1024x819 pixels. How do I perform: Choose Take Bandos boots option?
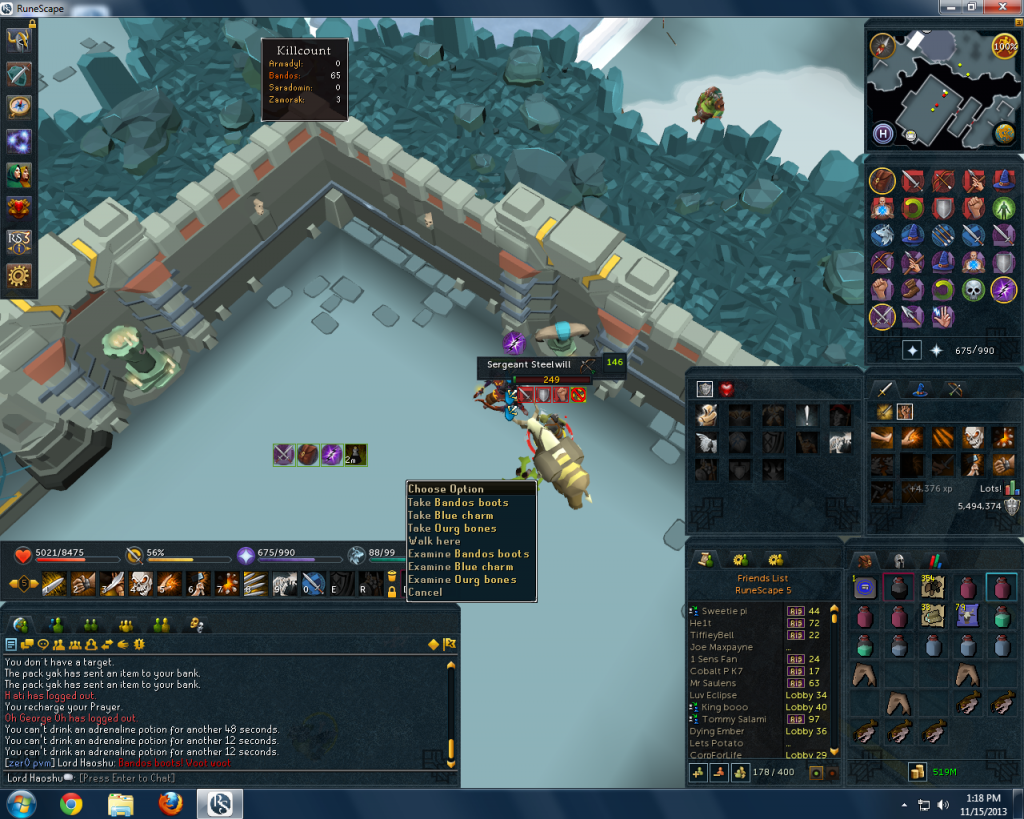458,502
